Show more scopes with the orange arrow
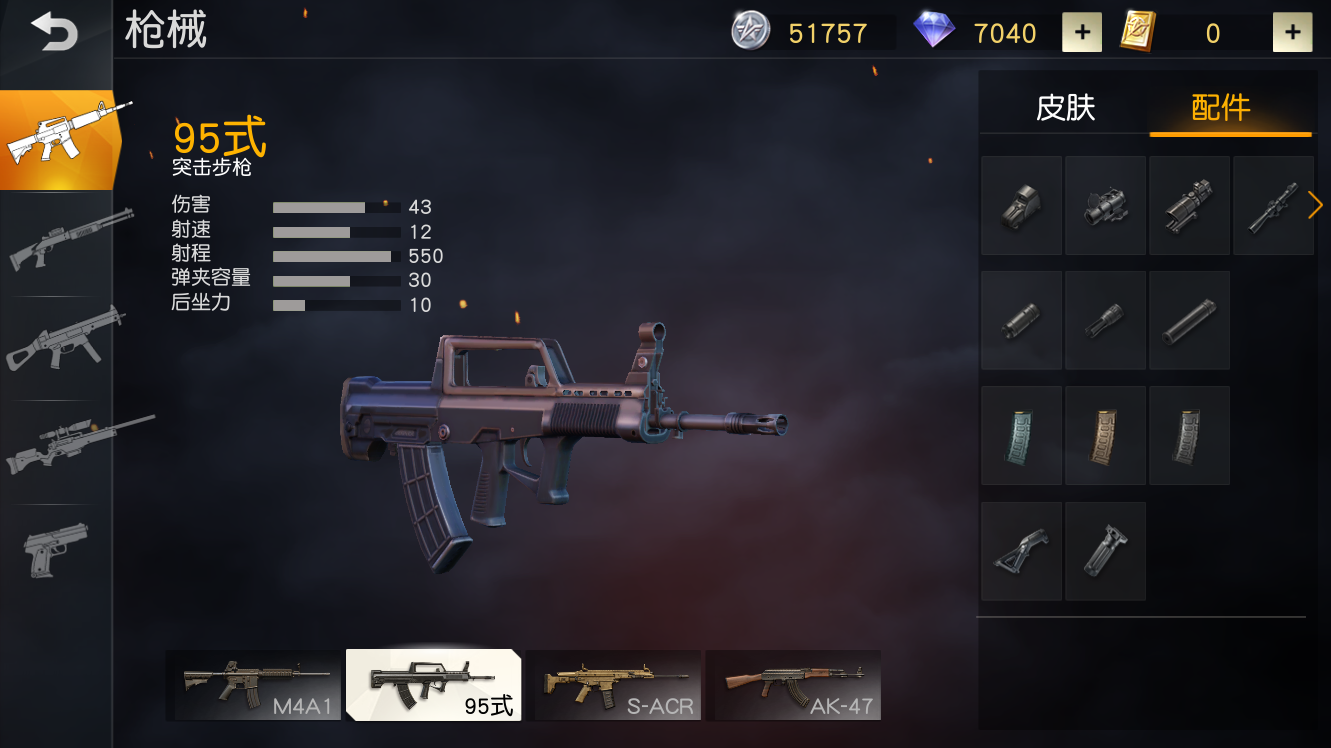This screenshot has width=1331, height=748. coord(1315,205)
